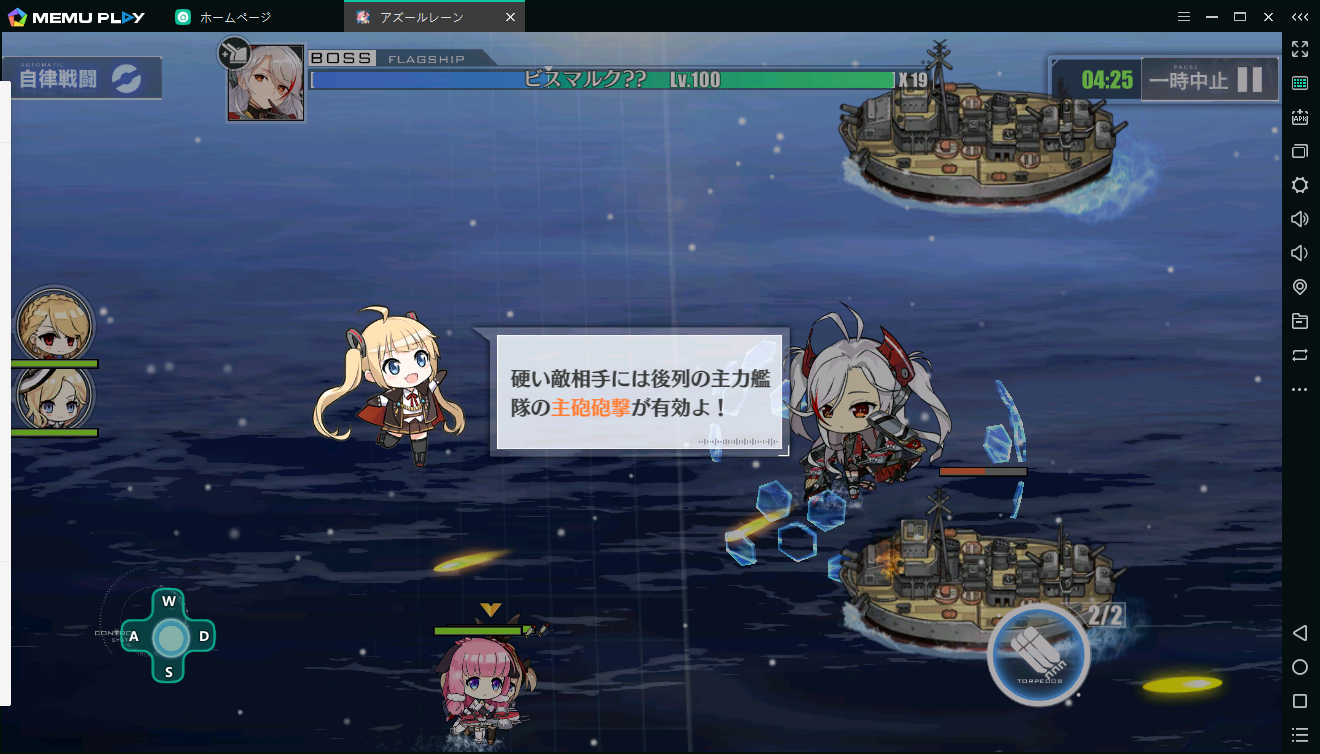Open the MEmu hamburger menu
Image resolution: width=1320 pixels, height=754 pixels.
point(1183,16)
